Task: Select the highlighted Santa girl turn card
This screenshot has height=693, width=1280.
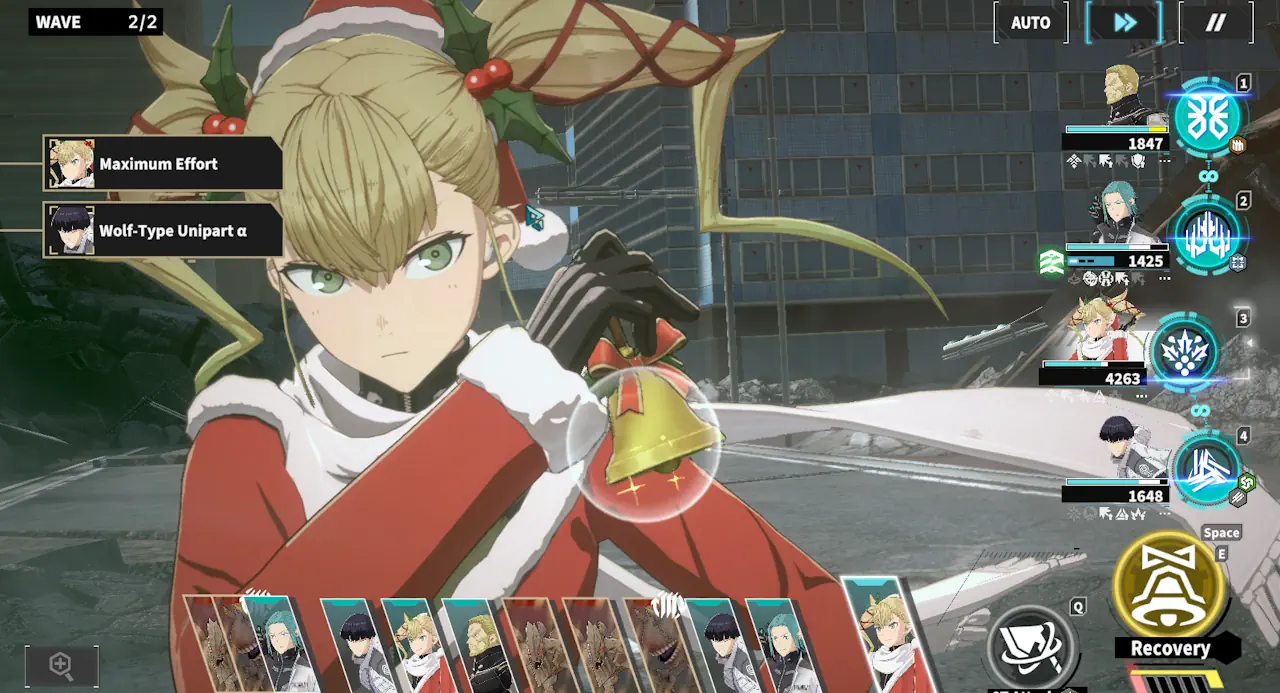Action: (884, 636)
